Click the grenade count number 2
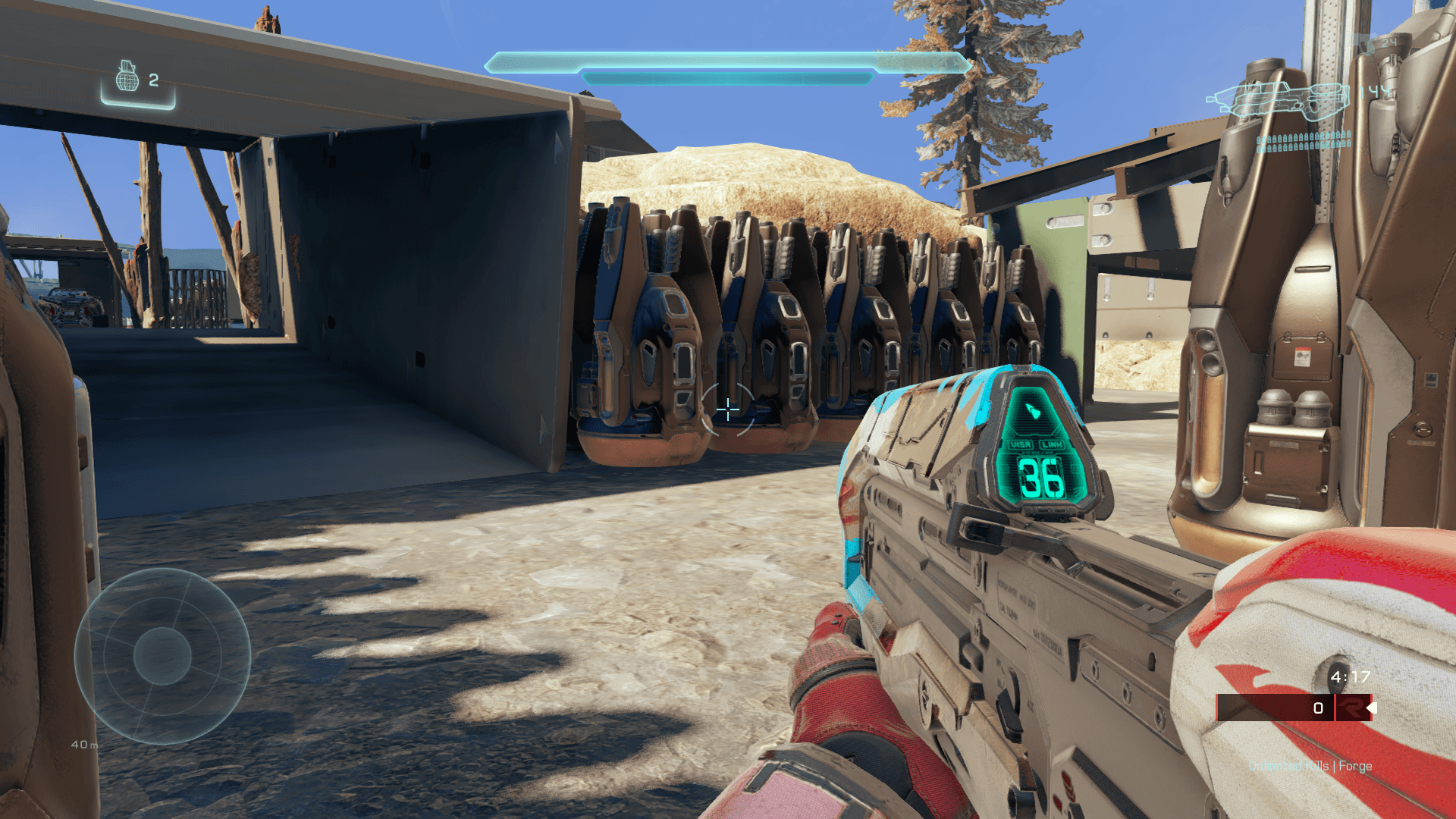Image resolution: width=1456 pixels, height=819 pixels. [x=153, y=78]
